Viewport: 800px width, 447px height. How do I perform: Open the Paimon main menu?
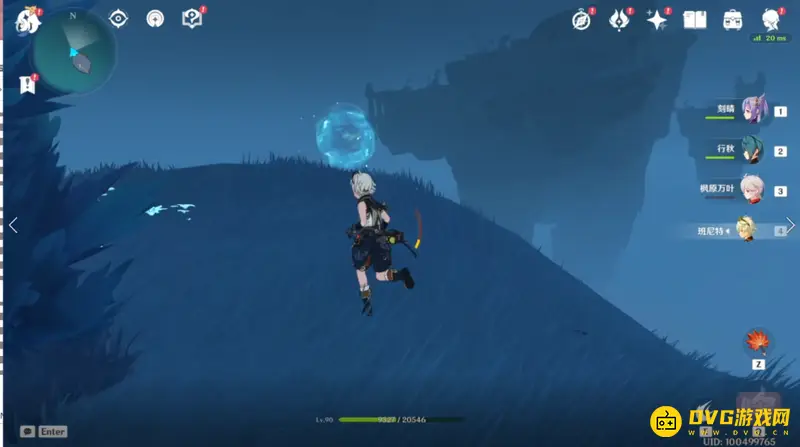point(27,19)
